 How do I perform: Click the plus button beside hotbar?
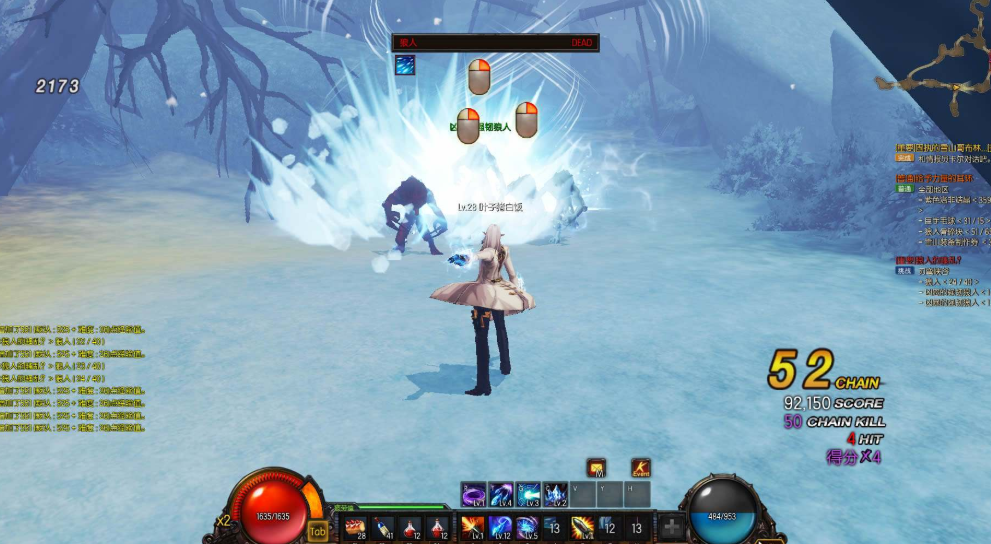coord(672,527)
